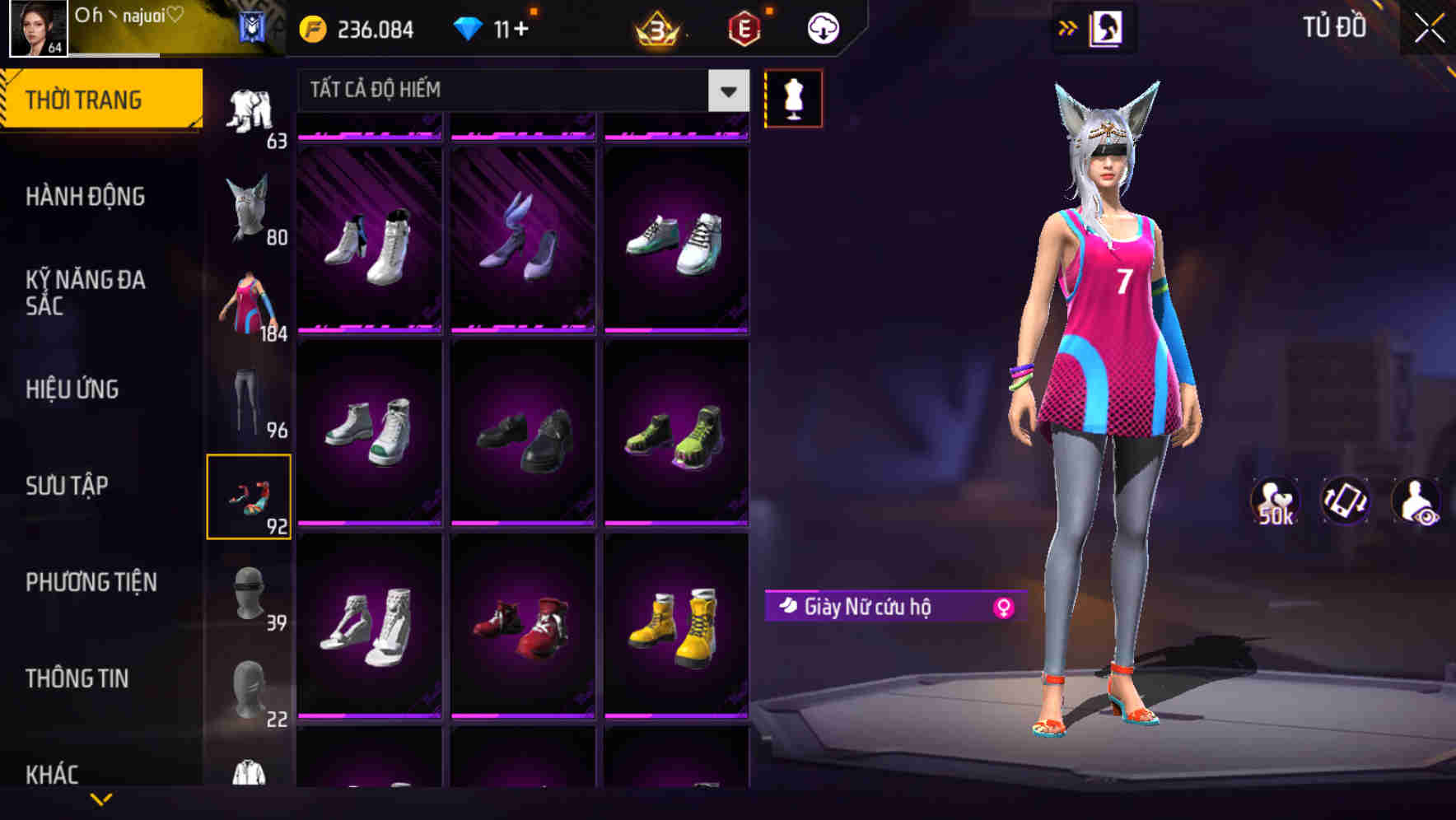The height and width of the screenshot is (820, 1456).
Task: Open the events E icon near top
Action: pos(745,27)
